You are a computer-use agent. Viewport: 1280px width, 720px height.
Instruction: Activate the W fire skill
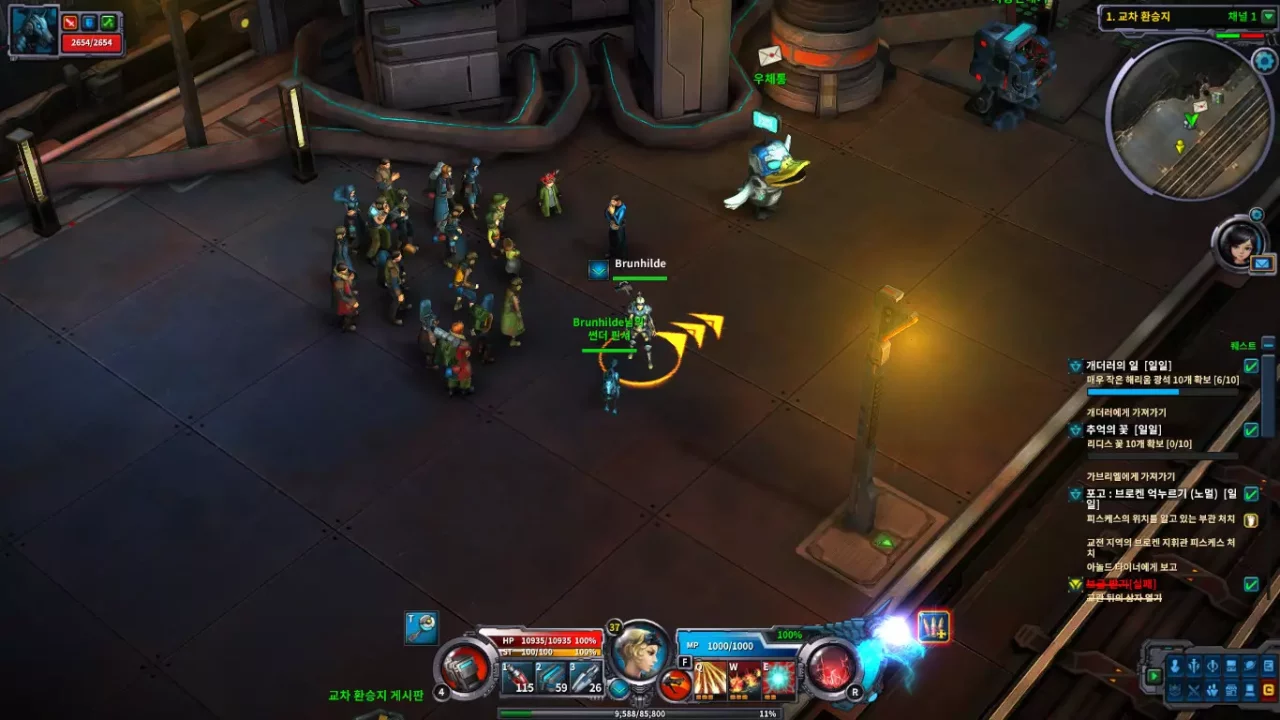pyautogui.click(x=743, y=680)
